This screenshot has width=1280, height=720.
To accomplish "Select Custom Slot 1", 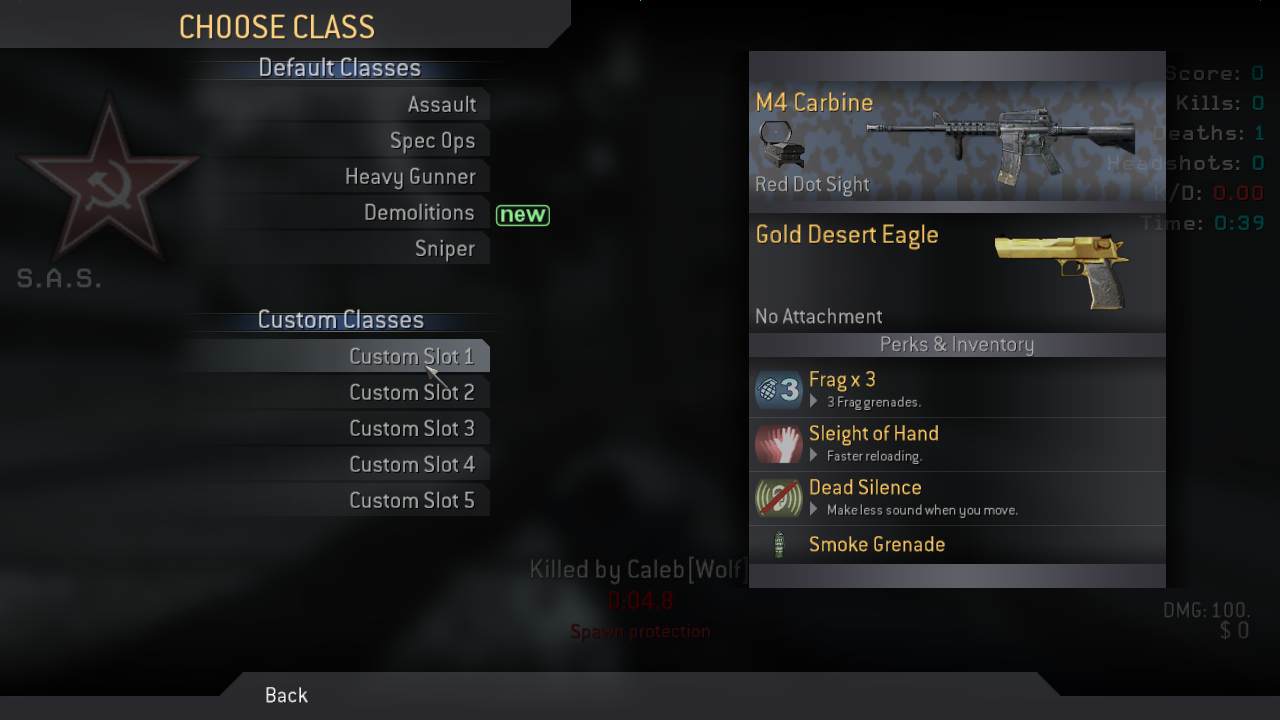I will coord(411,357).
